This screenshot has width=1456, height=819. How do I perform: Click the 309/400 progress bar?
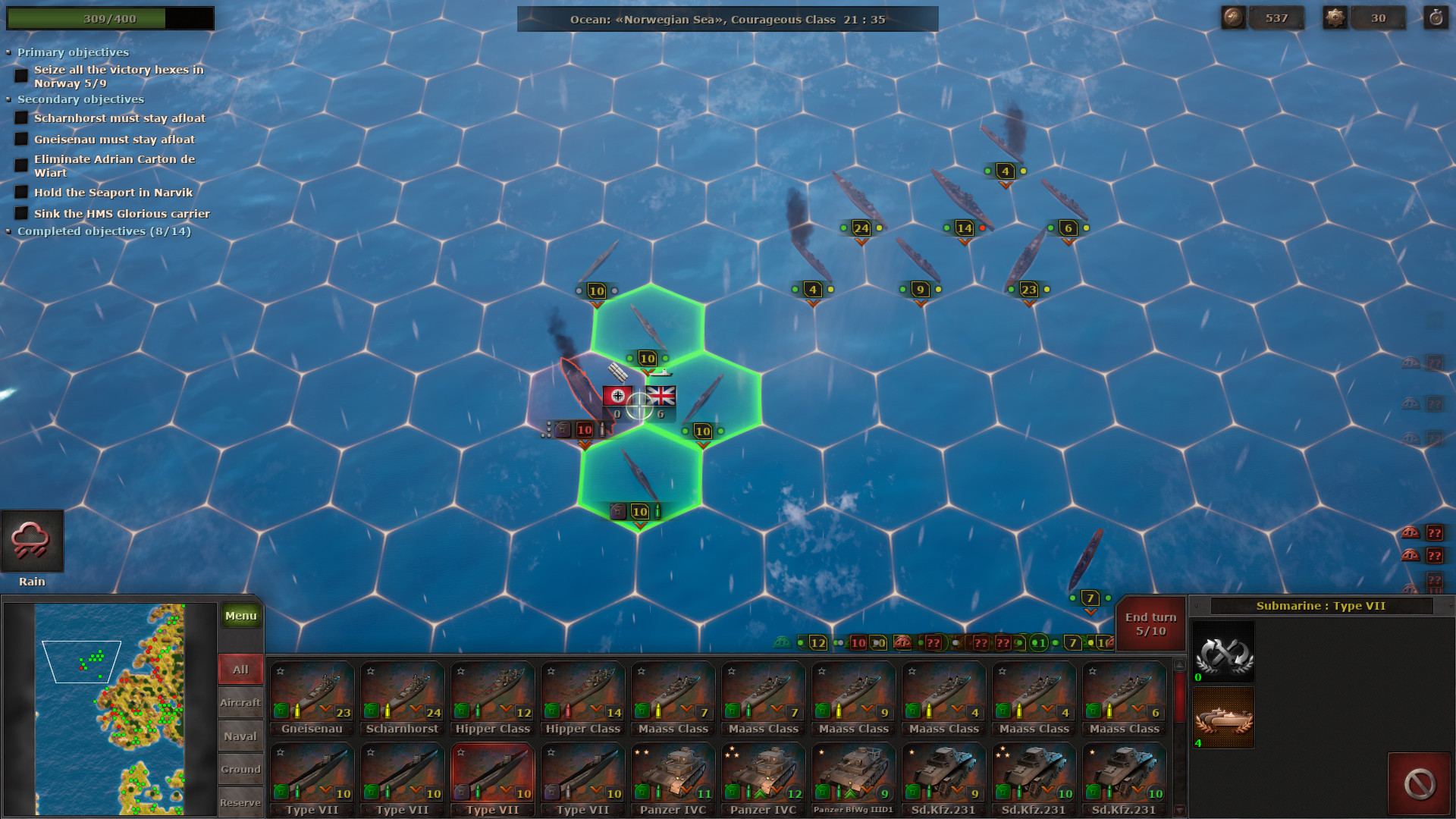[x=110, y=17]
